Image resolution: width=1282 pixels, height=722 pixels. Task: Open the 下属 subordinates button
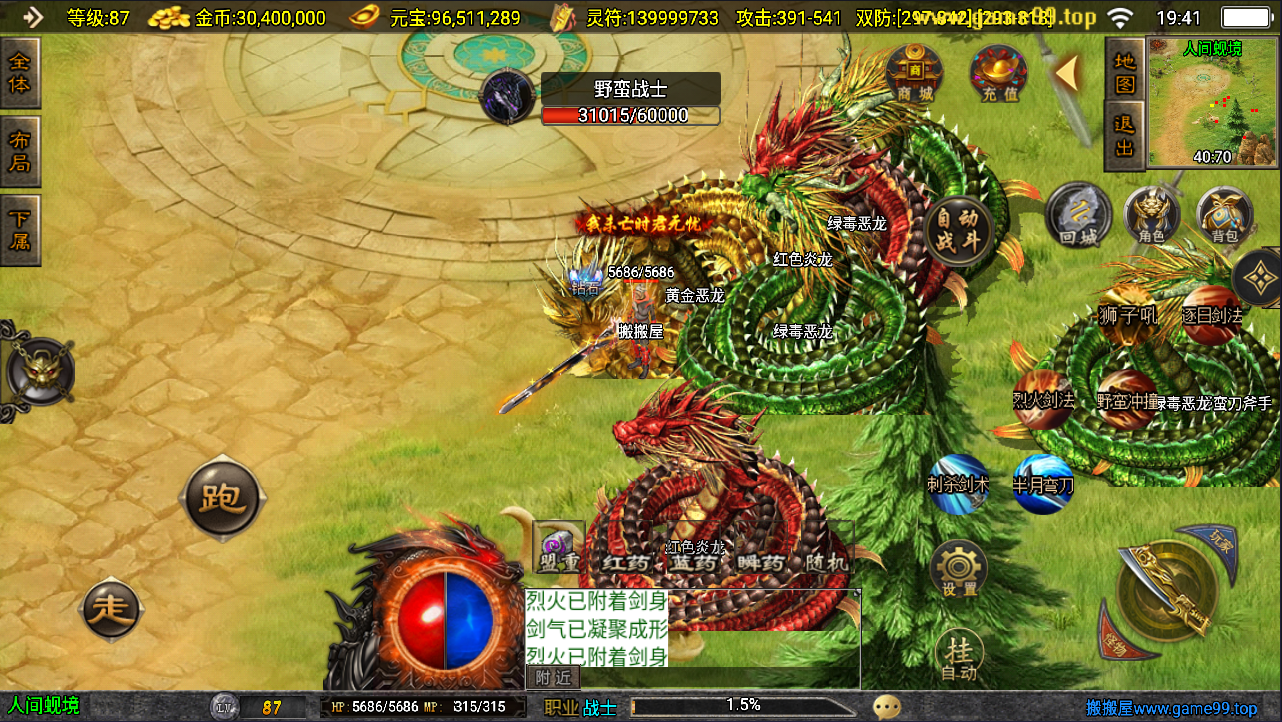coord(20,229)
